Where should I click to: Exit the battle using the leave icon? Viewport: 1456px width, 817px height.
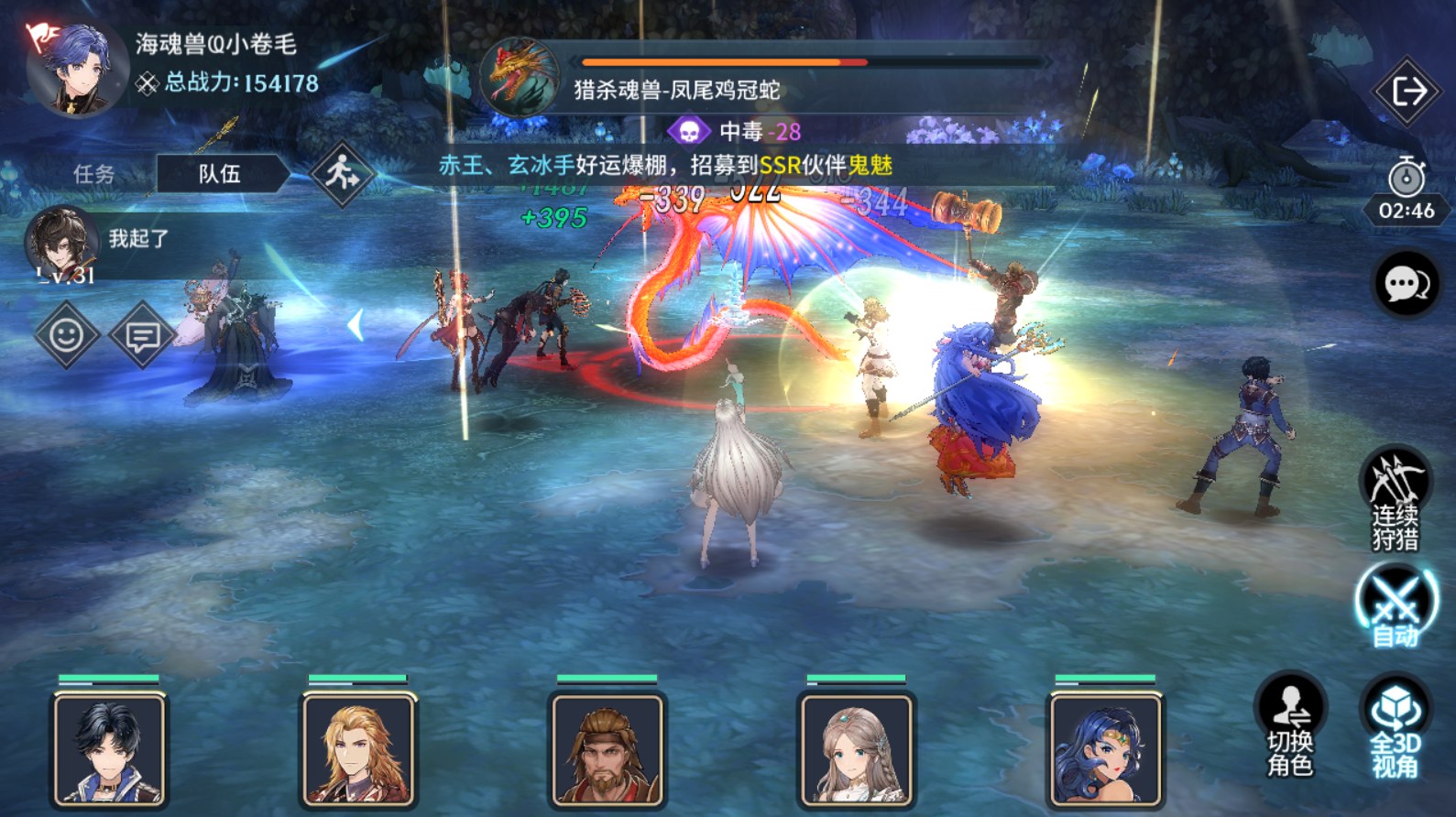[x=1407, y=91]
